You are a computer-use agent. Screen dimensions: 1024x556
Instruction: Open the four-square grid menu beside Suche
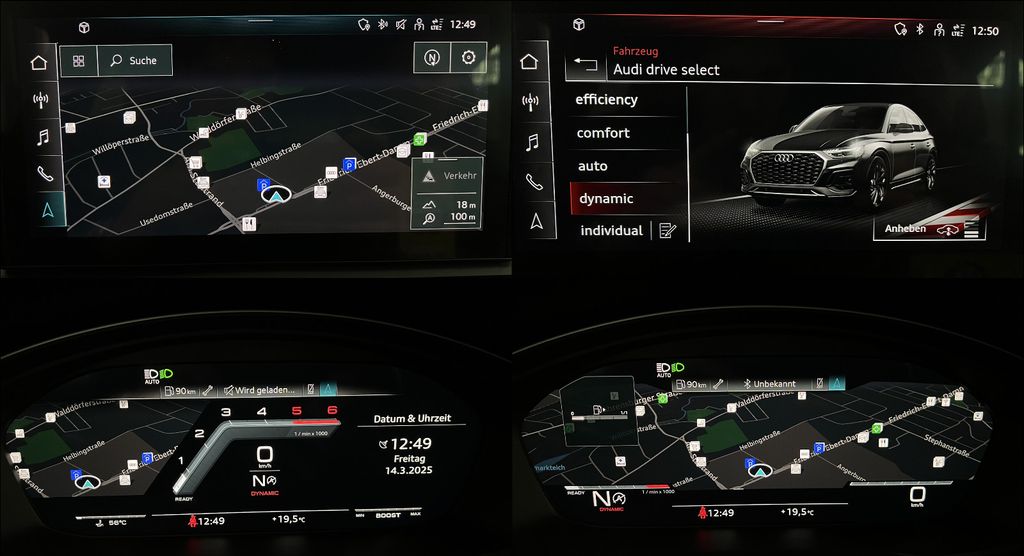(78, 61)
